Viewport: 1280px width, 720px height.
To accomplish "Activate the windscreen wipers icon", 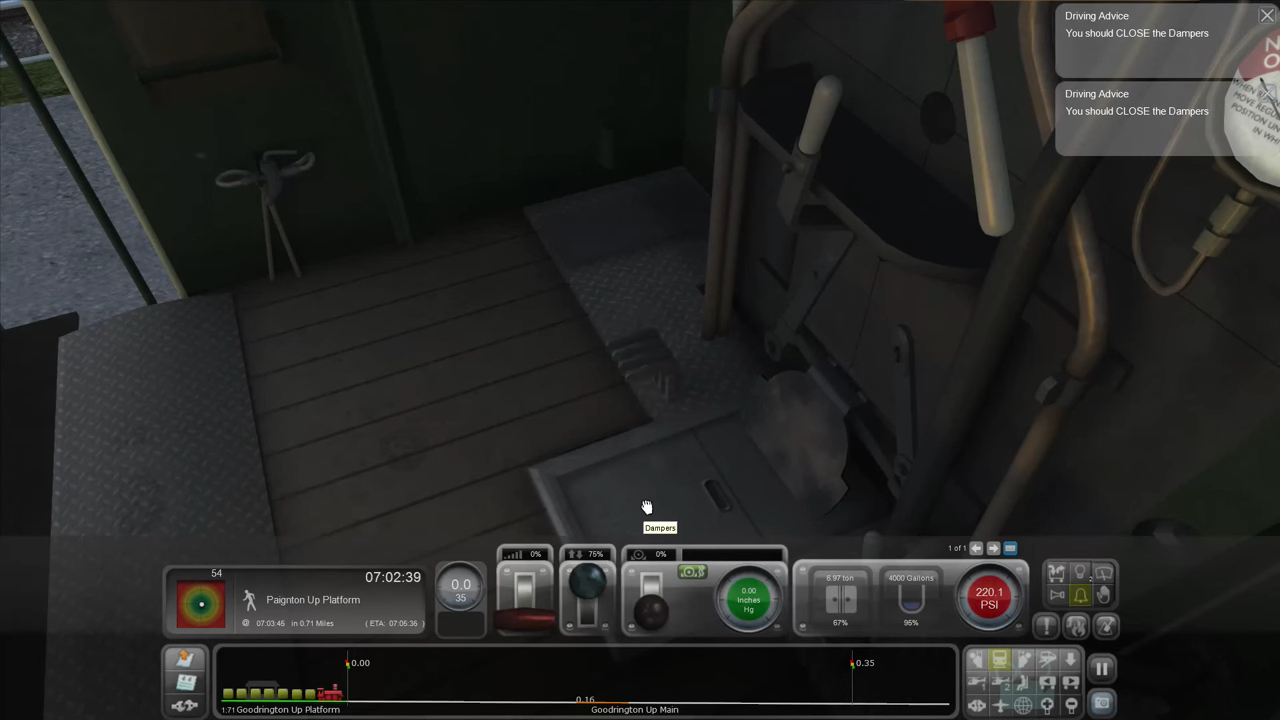I will (1104, 573).
